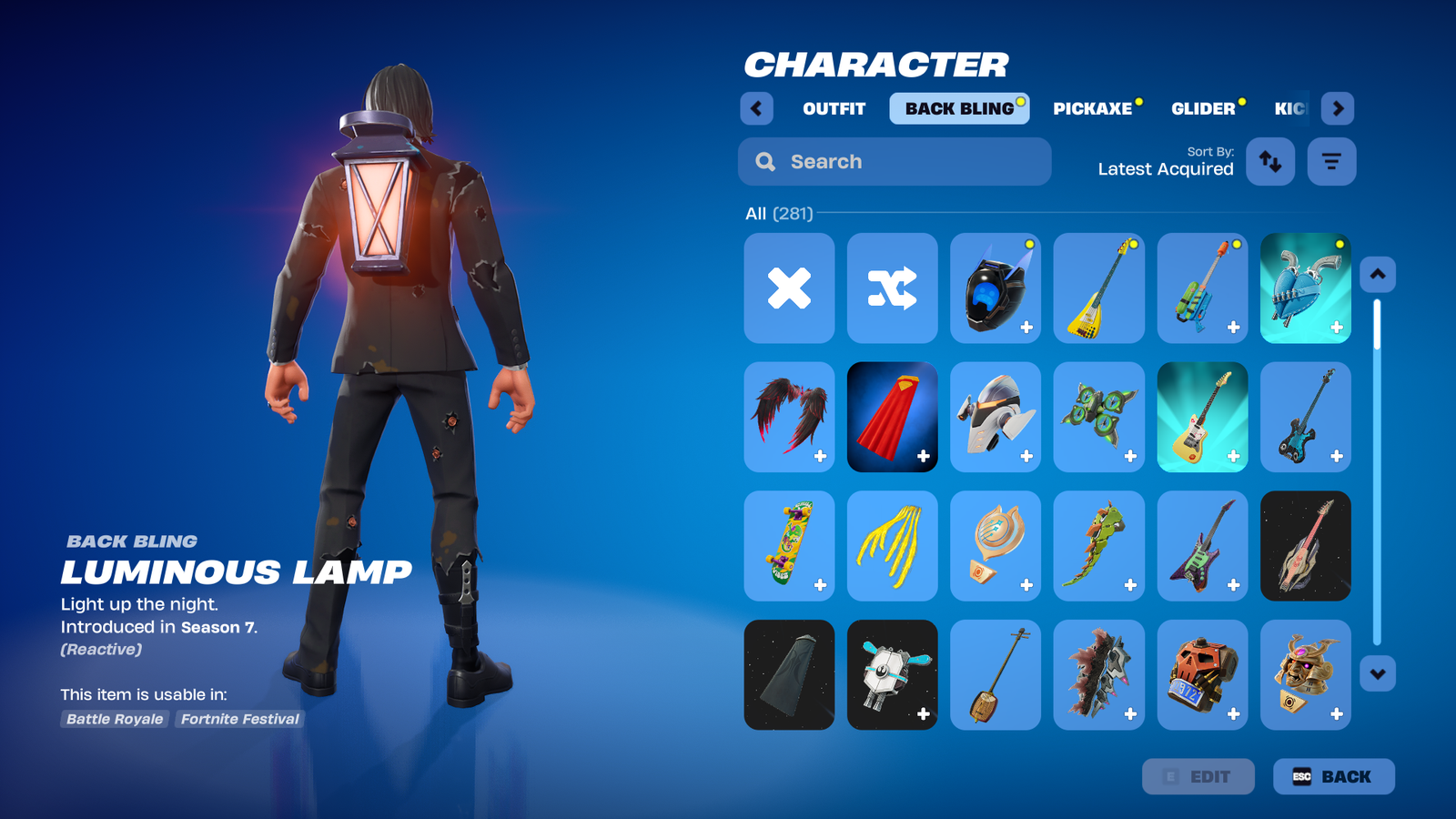
Task: Focus the Search field
Action: [895, 162]
